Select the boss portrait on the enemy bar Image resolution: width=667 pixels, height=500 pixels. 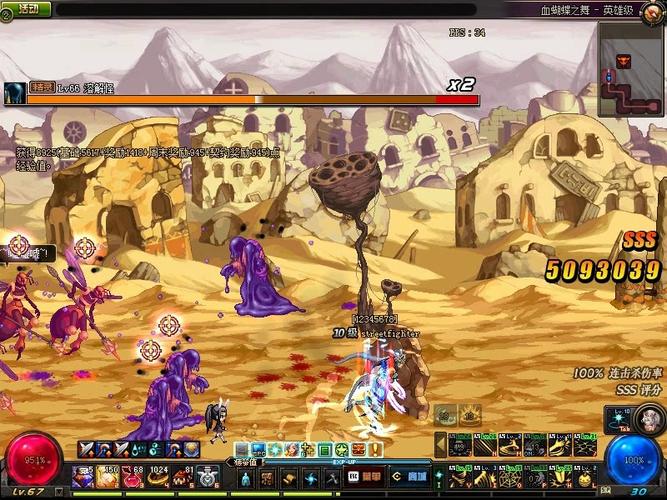(x=14, y=94)
